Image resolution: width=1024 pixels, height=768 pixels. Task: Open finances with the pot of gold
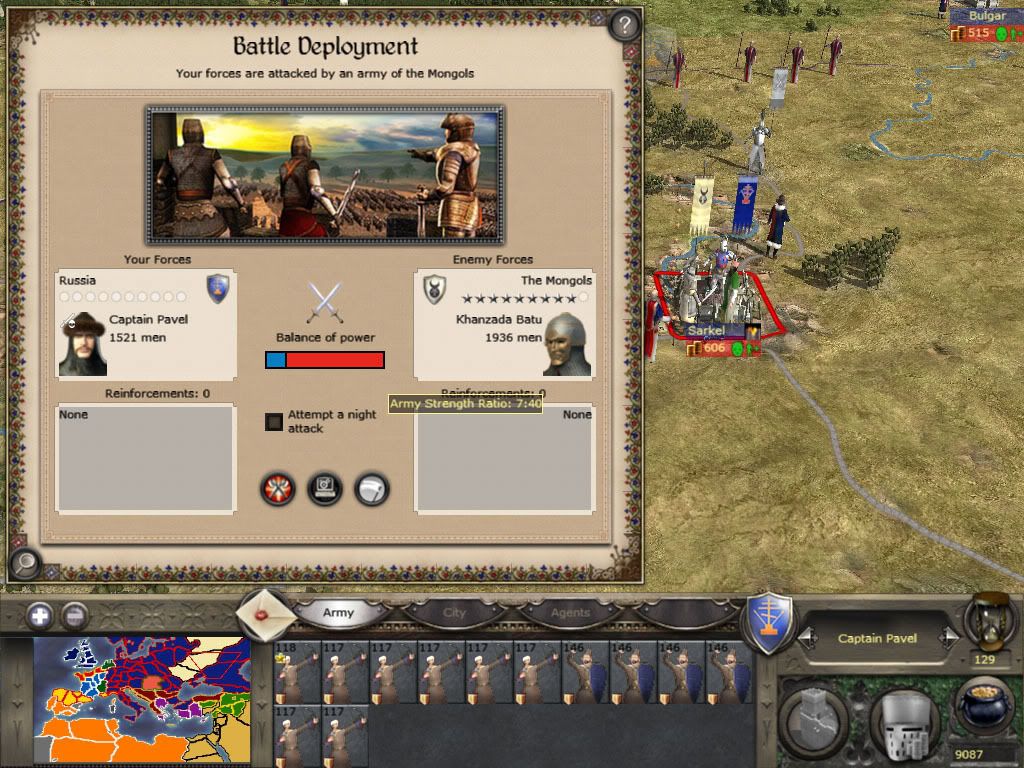[986, 706]
